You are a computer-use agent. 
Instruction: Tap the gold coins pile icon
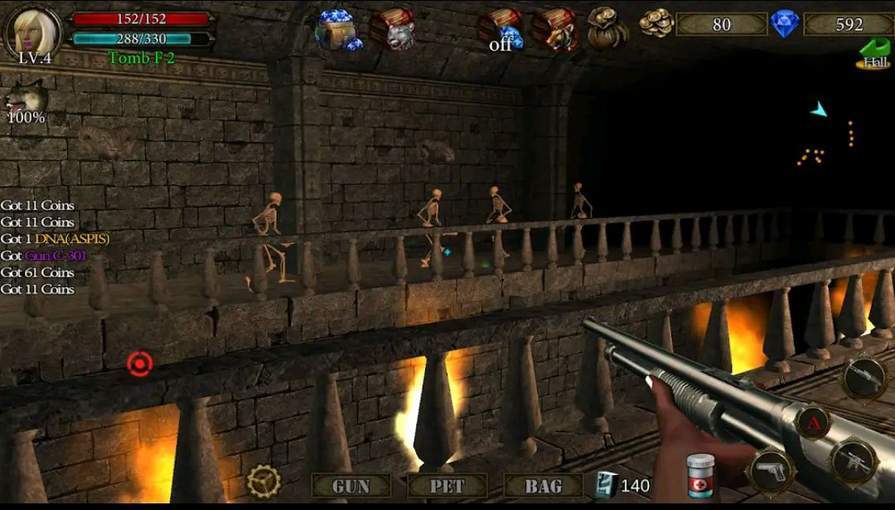coord(656,23)
